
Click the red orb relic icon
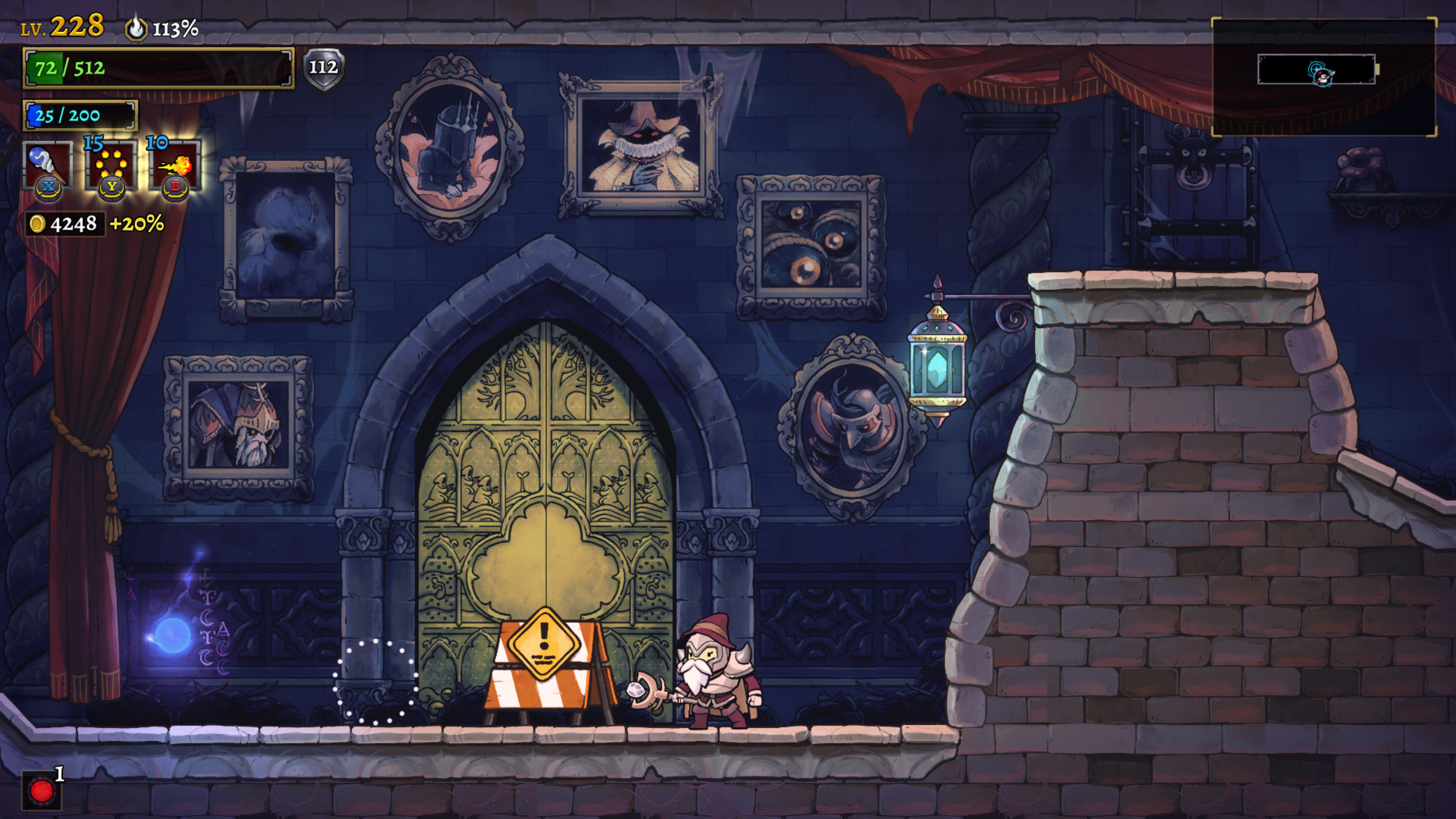click(41, 790)
